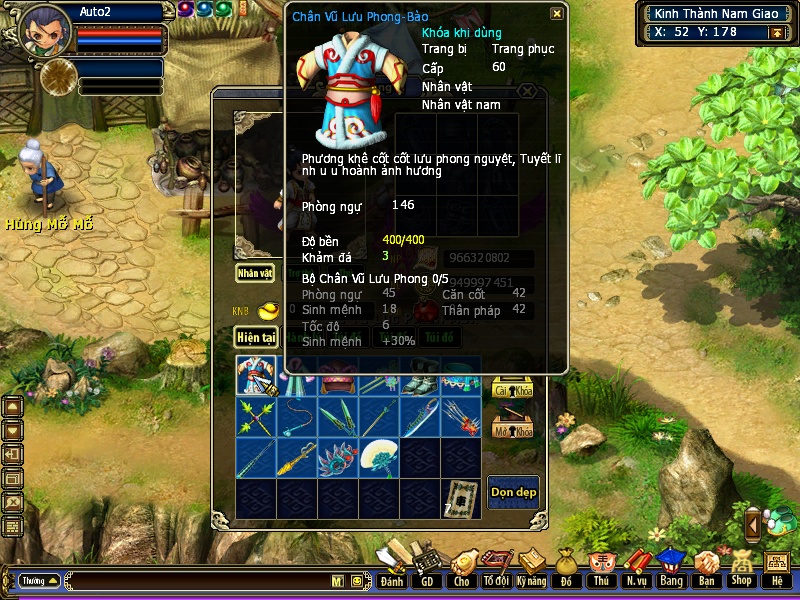The width and height of the screenshot is (800, 600).
Task: Open the Bang guild menu
Action: pyautogui.click(x=670, y=568)
